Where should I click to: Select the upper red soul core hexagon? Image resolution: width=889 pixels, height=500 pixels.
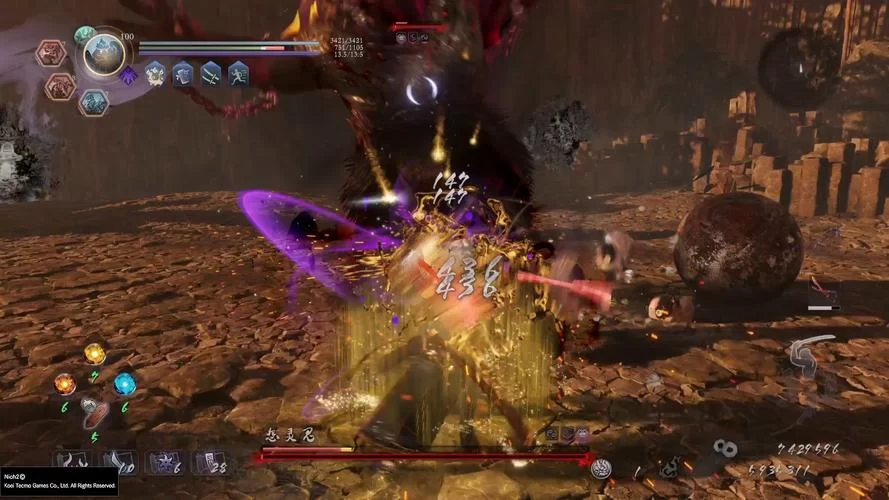point(51,54)
